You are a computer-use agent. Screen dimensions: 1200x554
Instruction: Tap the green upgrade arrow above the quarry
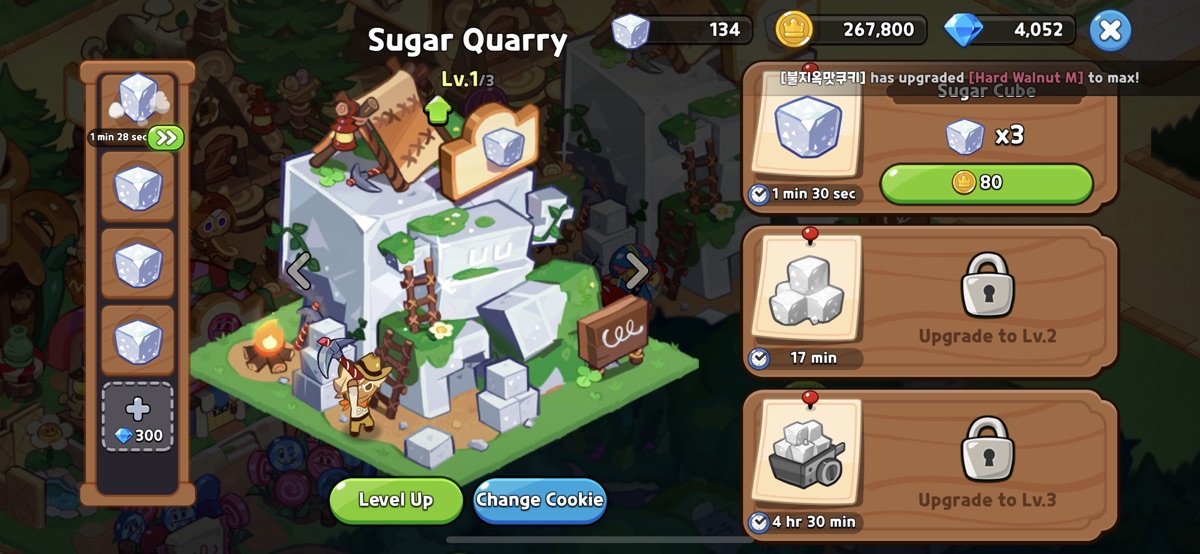(x=437, y=110)
